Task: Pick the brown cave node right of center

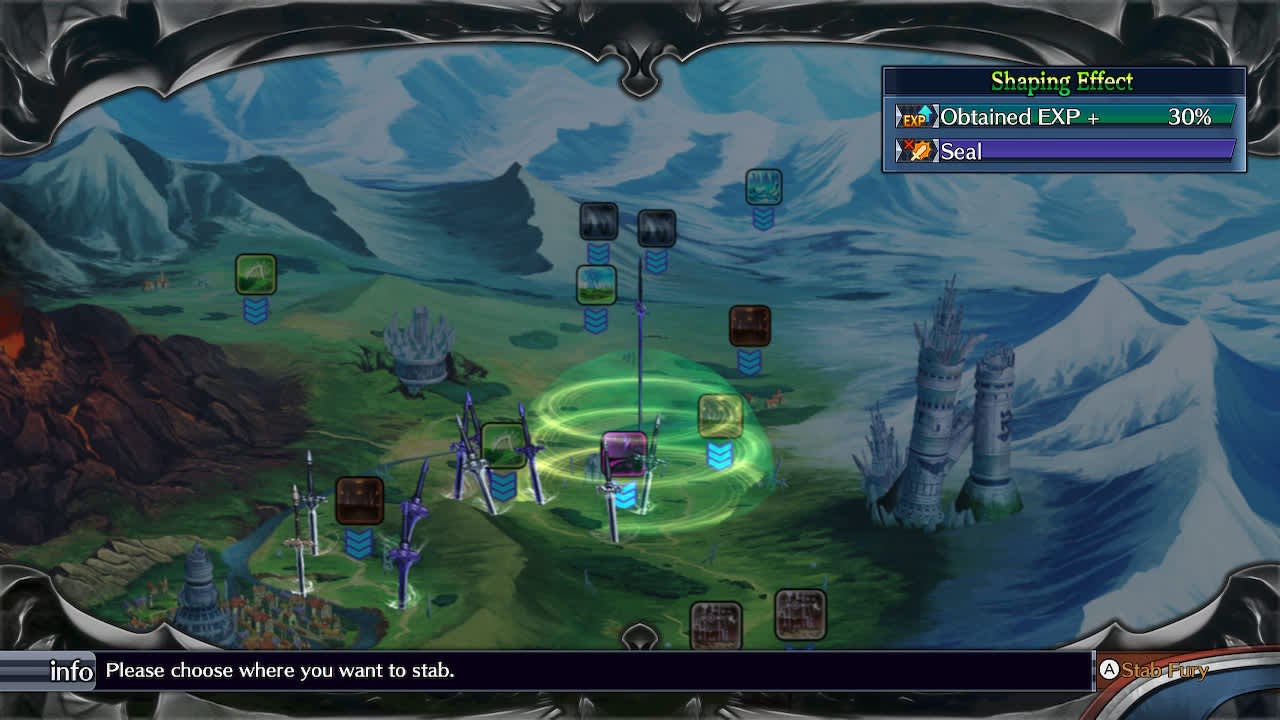Action: tap(750, 330)
